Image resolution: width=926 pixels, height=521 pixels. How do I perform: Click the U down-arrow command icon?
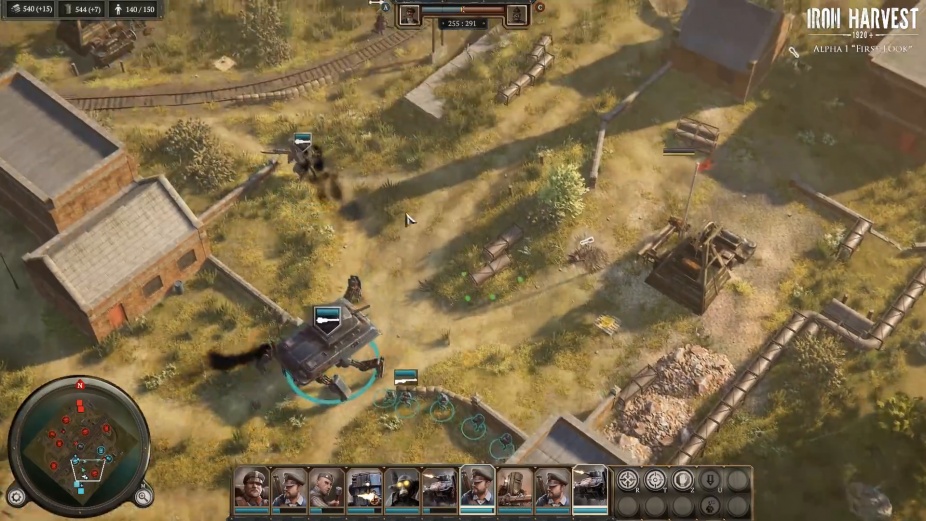(x=710, y=480)
